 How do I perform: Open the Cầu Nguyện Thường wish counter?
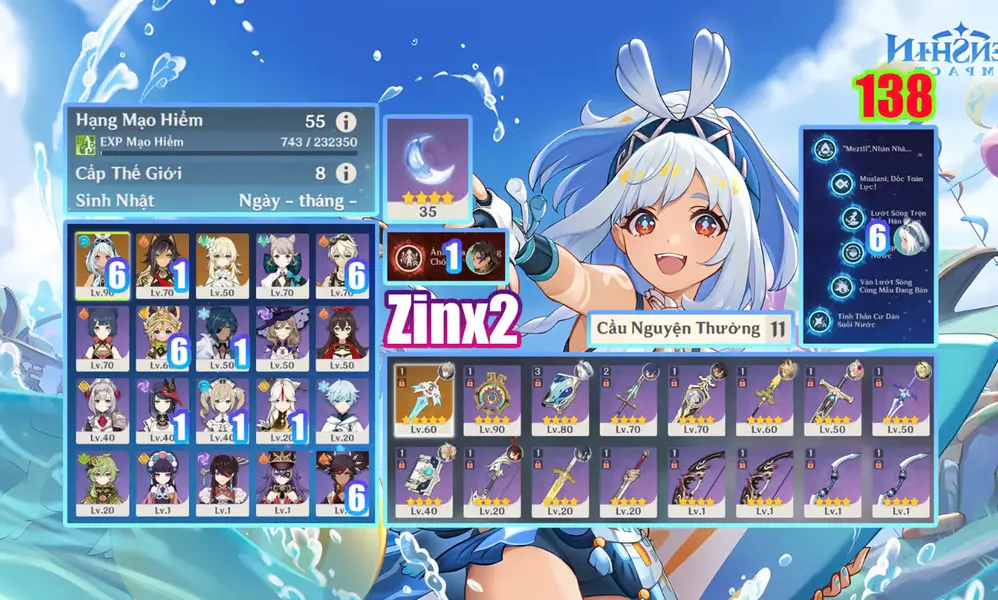point(691,327)
